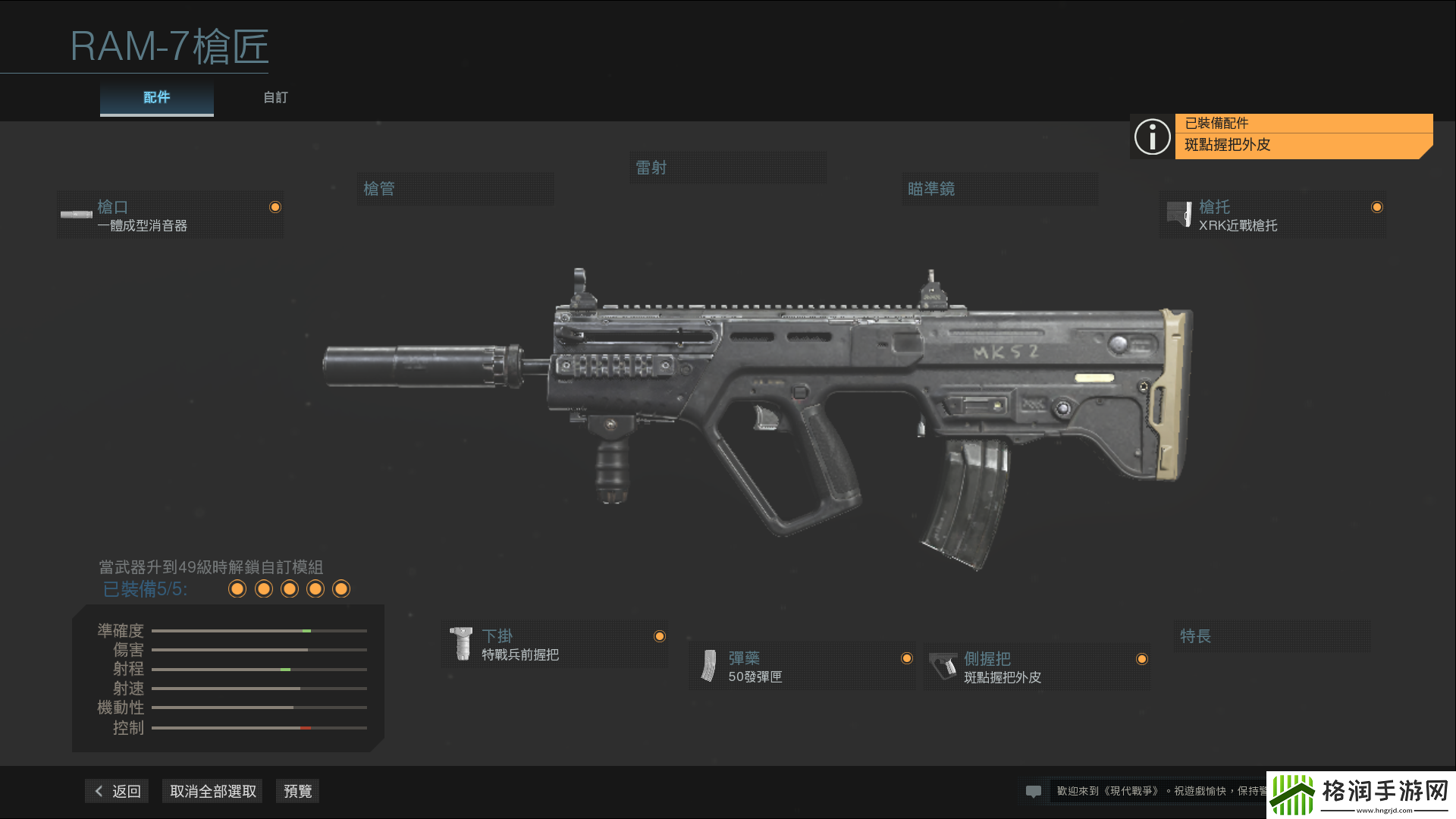Select the 彈藥 ammunition slot with 50發彈匣
Viewport: 1456px width, 819px height.
[802, 667]
